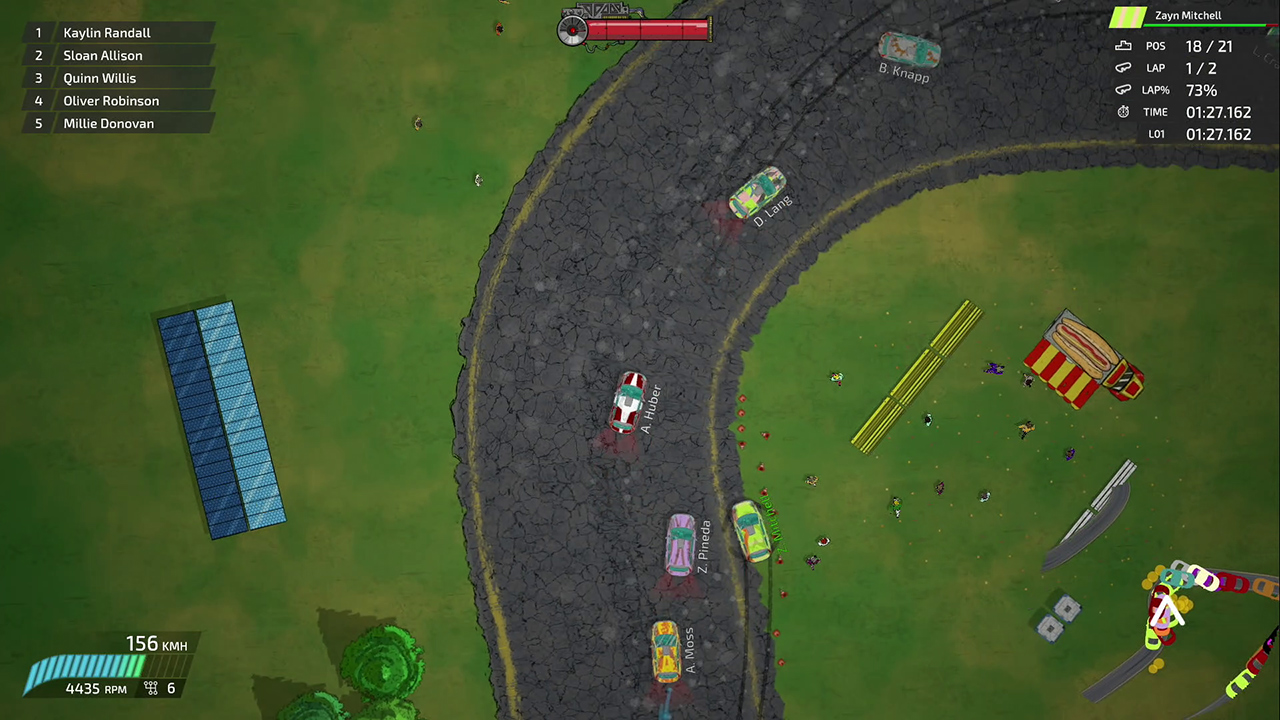The height and width of the screenshot is (720, 1280).
Task: Click Millie Donovan's name in standings
Action: 108,123
